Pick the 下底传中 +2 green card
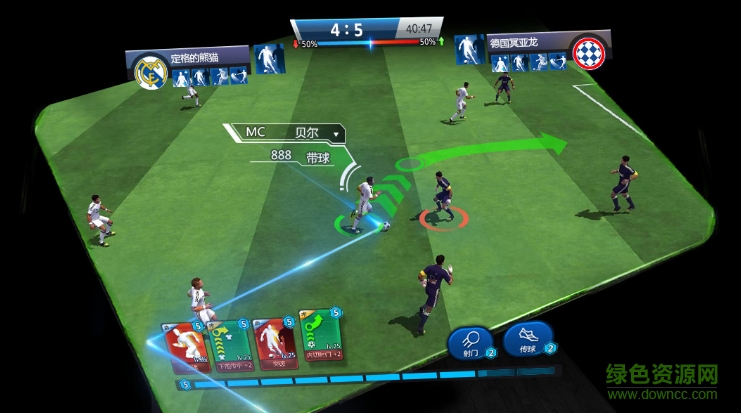 pos(228,343)
